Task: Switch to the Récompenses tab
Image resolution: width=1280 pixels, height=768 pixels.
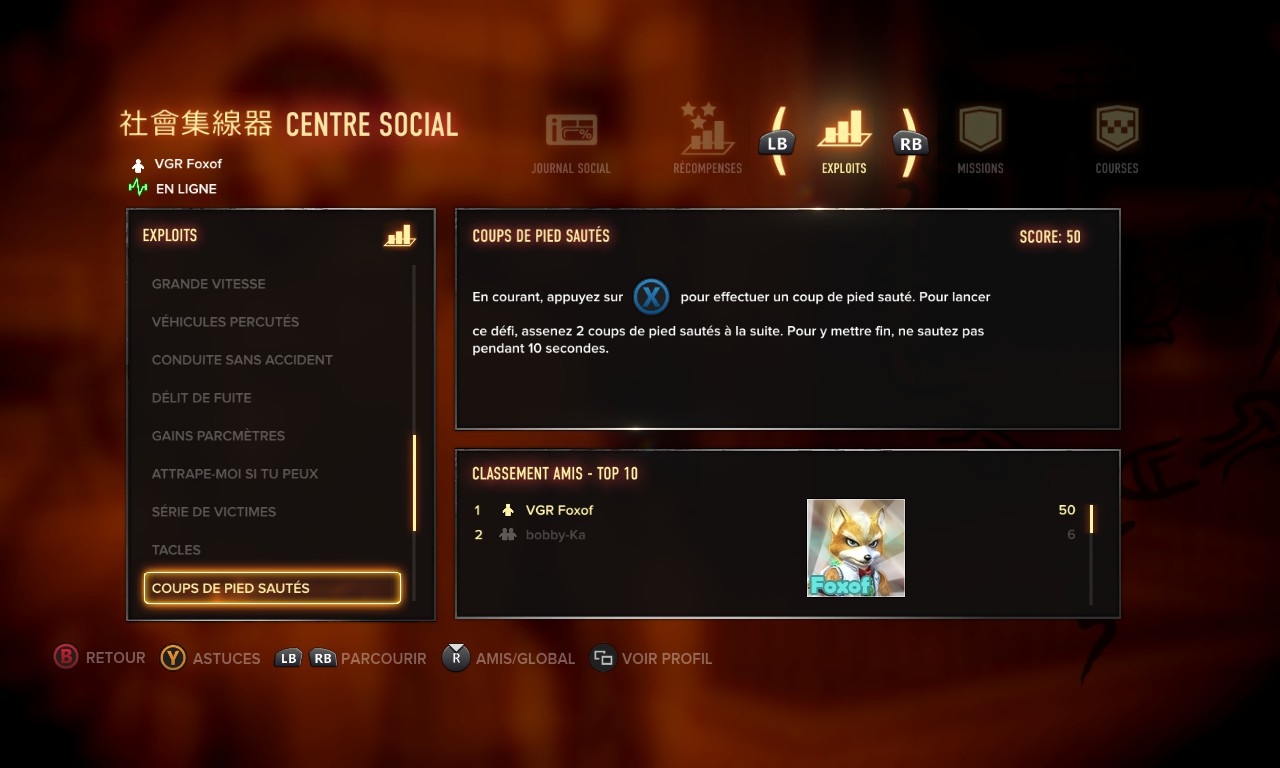Action: pyautogui.click(x=707, y=142)
